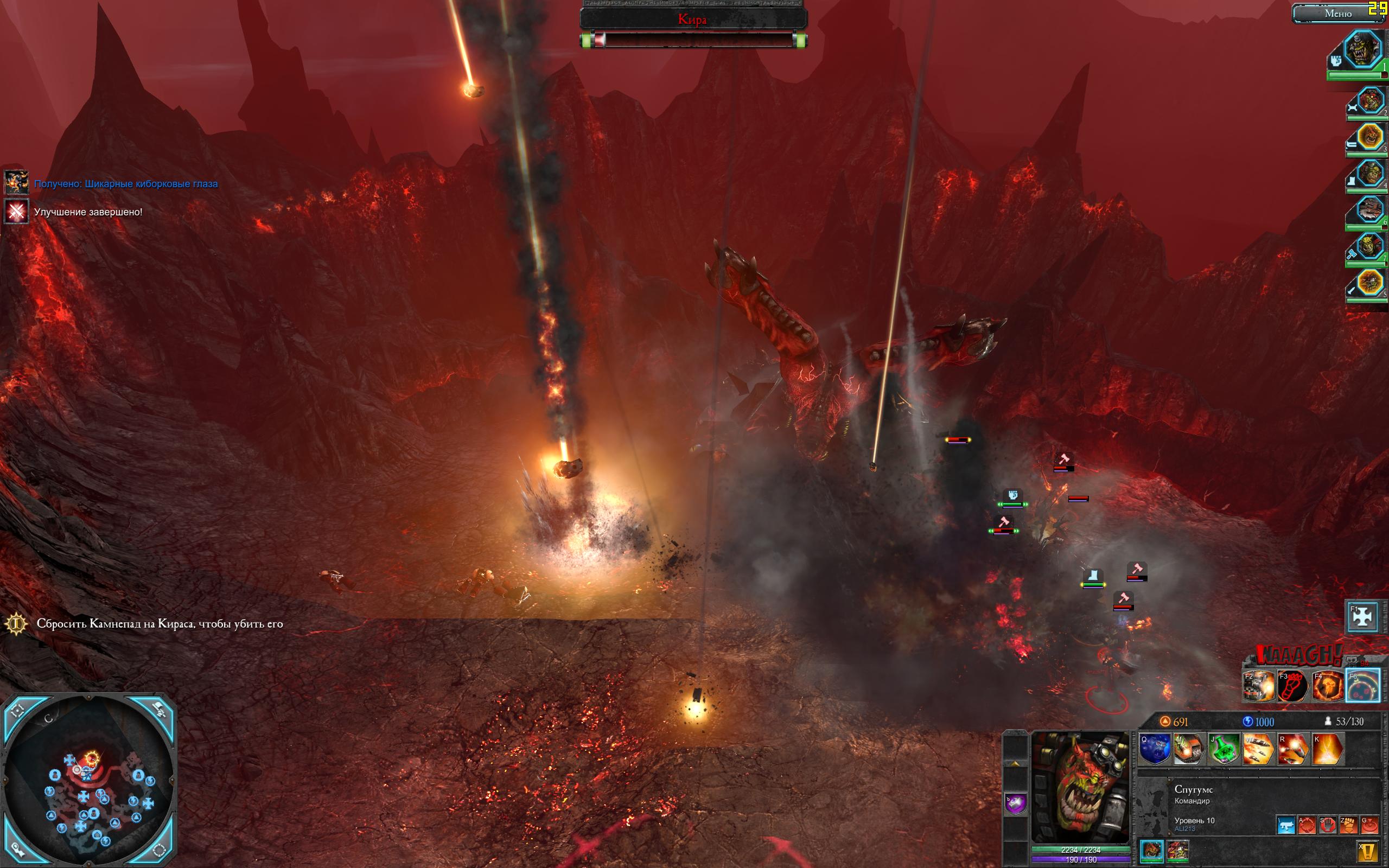
Task: Select the vehicle squad portrait numbered 6
Action: point(1371,210)
